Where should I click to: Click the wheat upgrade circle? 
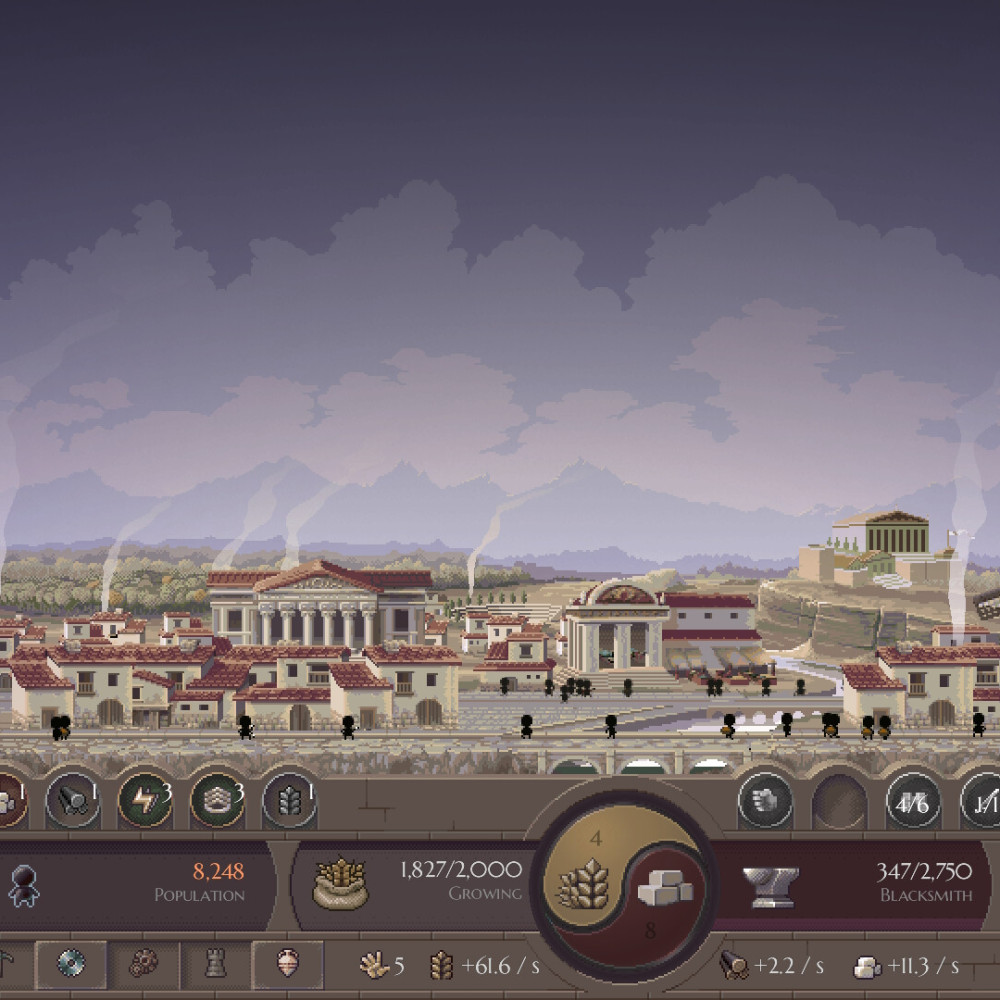289,800
